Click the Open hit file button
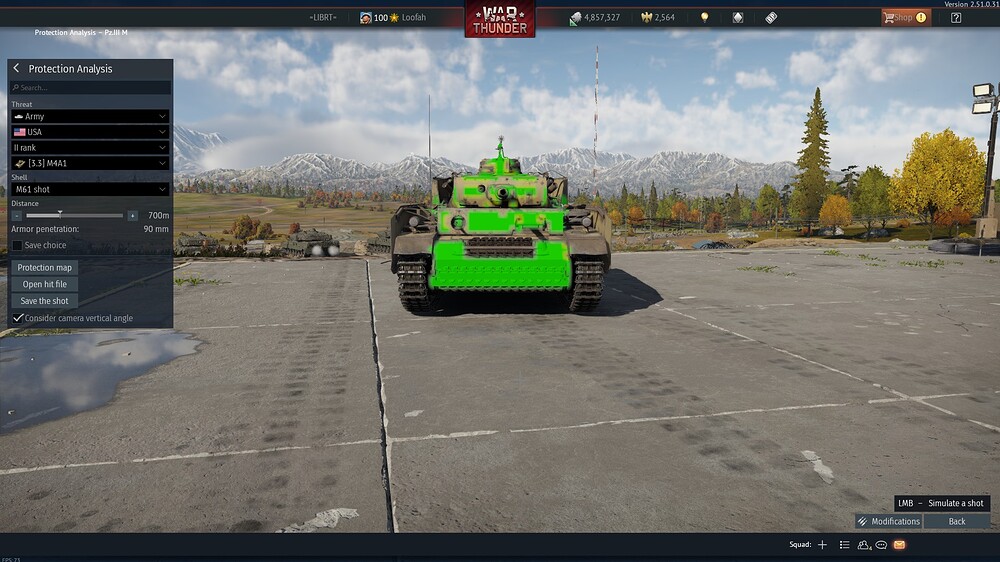The width and height of the screenshot is (1000, 562). (x=45, y=284)
